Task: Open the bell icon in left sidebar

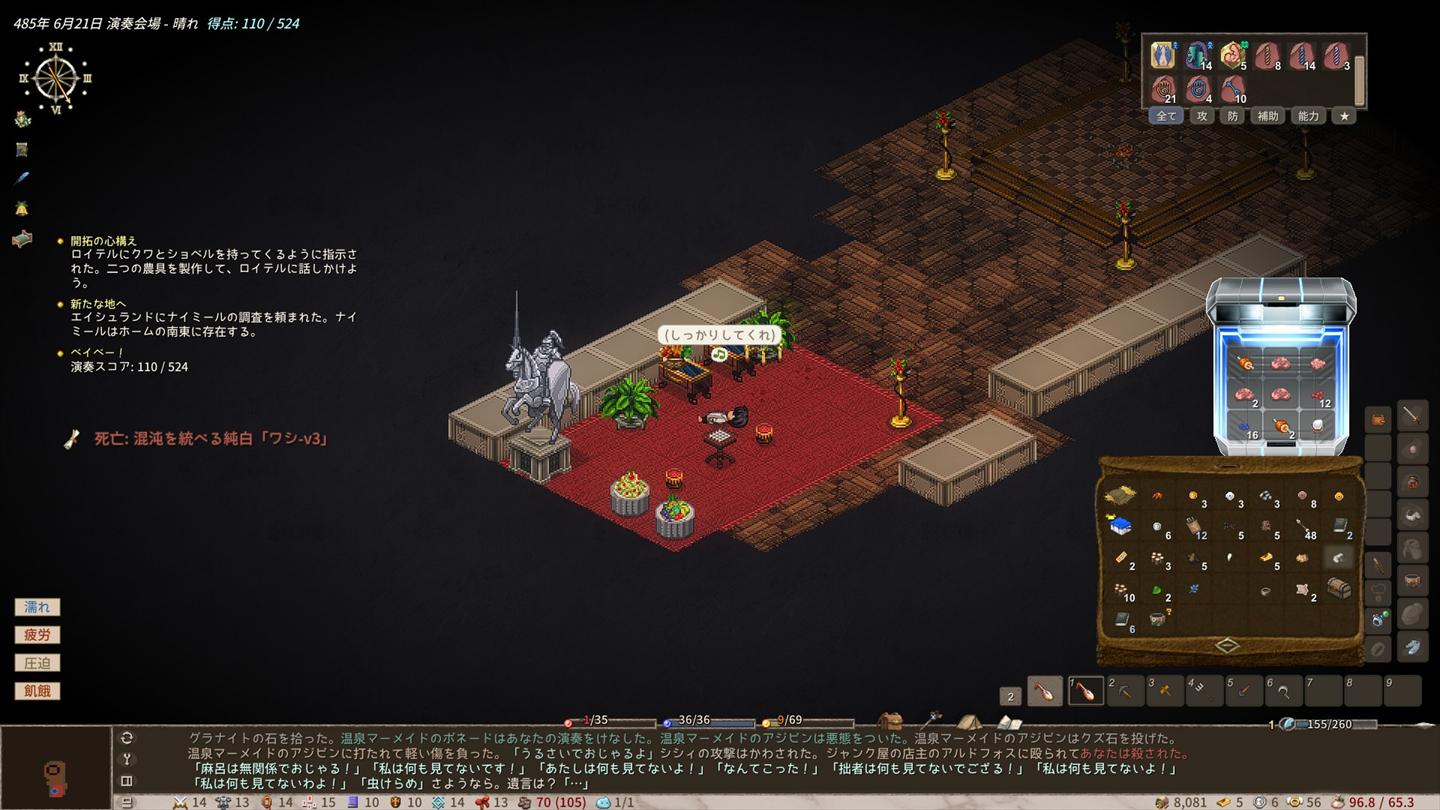Action: (22, 209)
